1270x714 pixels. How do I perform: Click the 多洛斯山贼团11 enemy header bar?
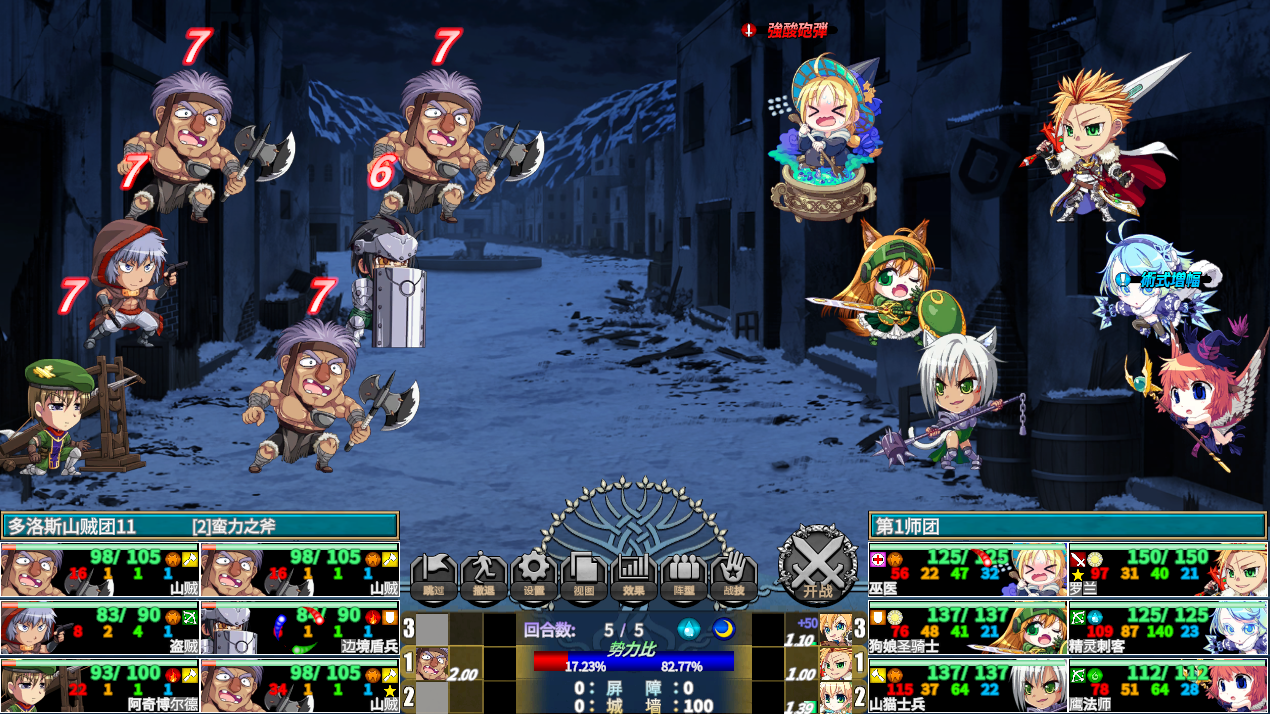[x=200, y=525]
